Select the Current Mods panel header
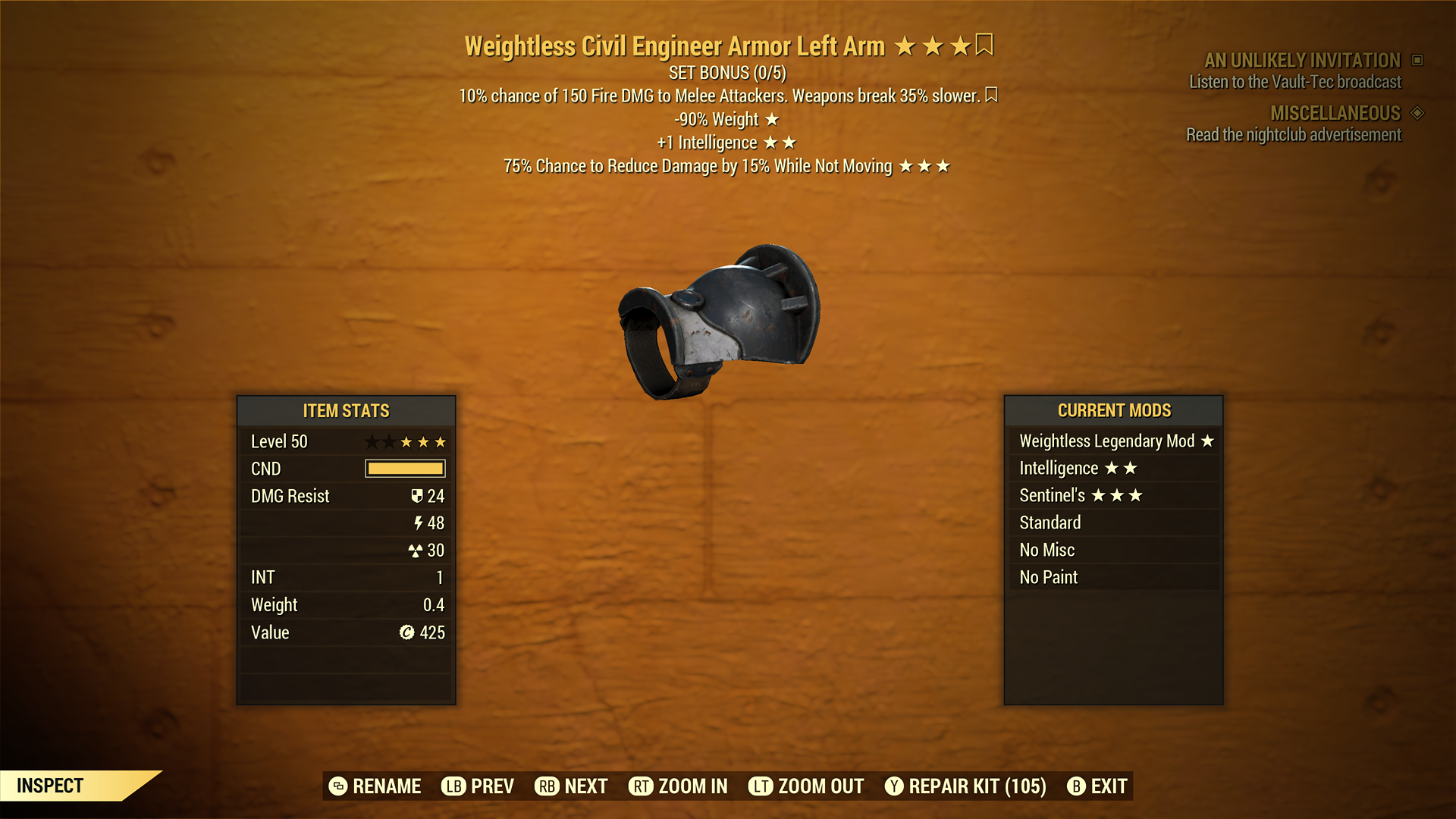 [x=1114, y=410]
